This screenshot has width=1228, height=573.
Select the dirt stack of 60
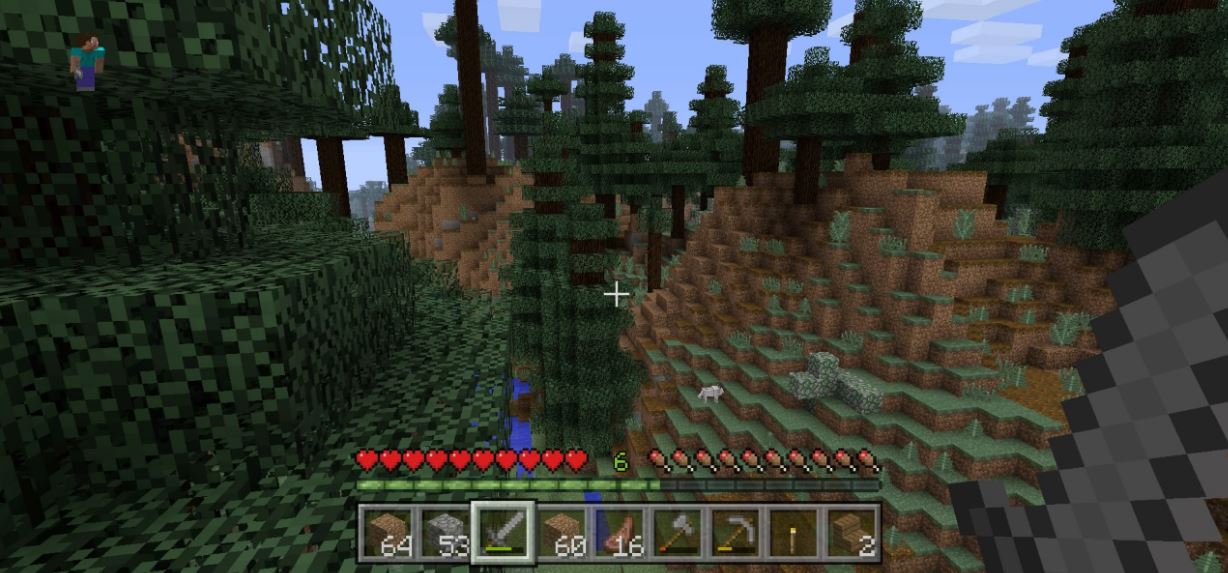pyautogui.click(x=562, y=532)
